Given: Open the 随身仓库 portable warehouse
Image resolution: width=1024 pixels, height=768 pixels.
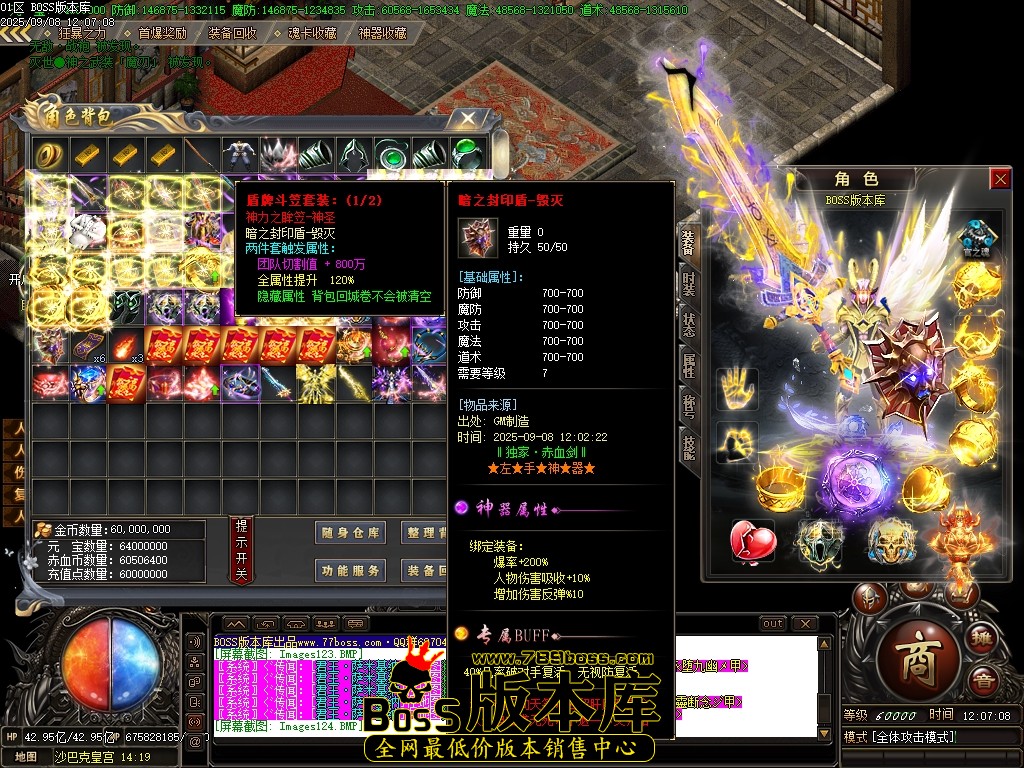Looking at the screenshot, I should pos(350,533).
